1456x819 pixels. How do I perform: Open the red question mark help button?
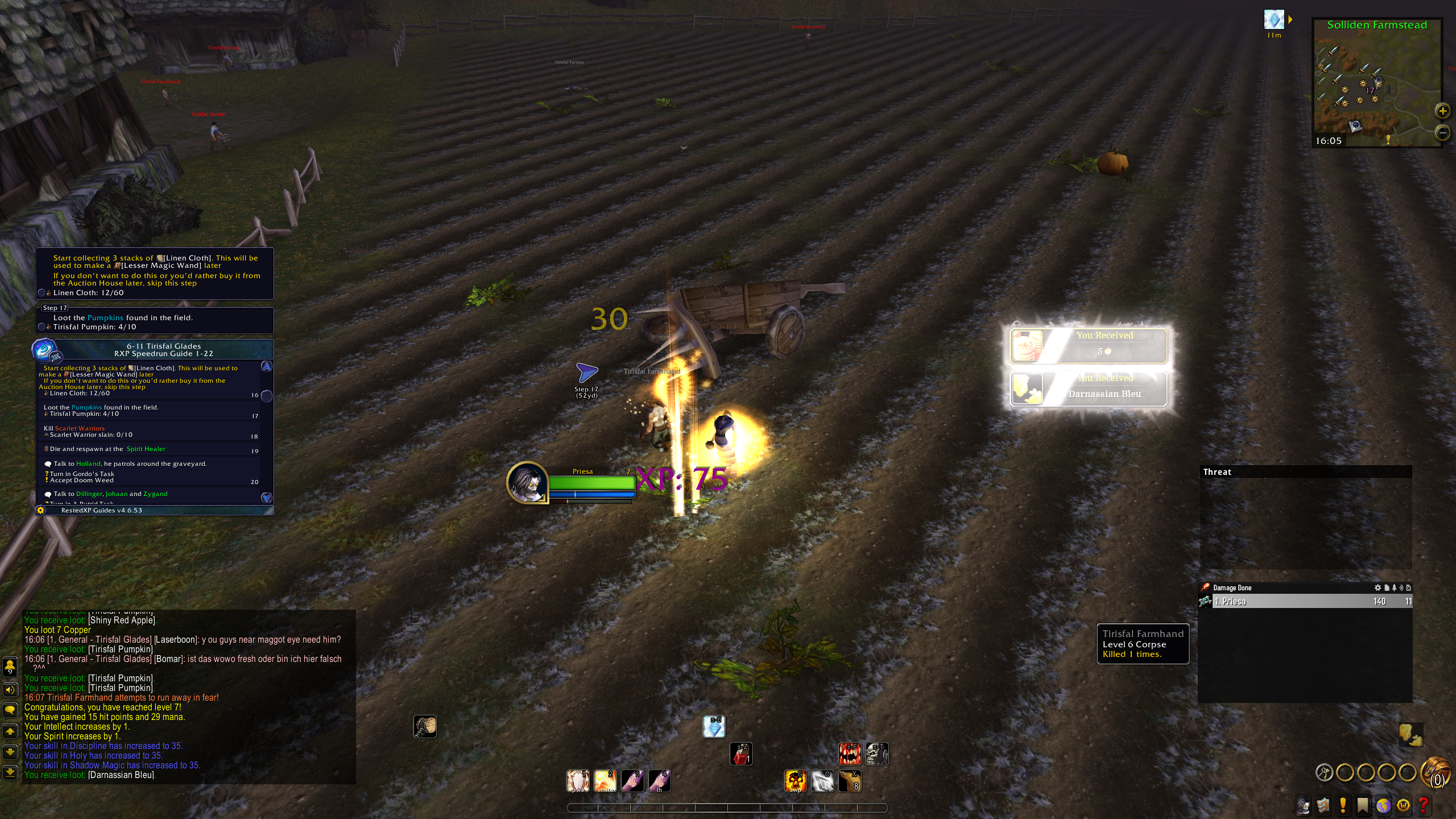coord(1424,805)
